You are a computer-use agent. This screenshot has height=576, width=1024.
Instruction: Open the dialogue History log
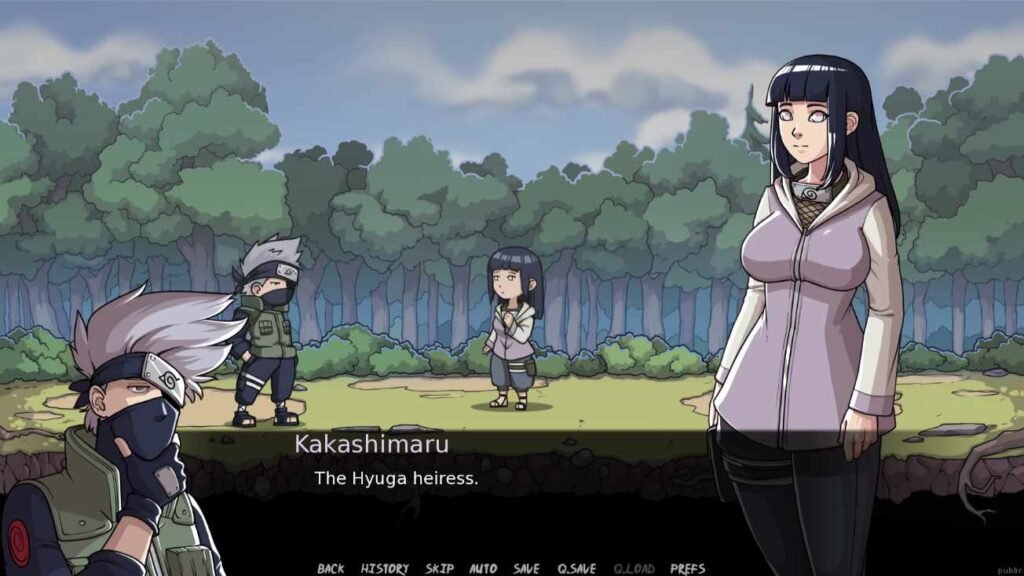point(384,568)
